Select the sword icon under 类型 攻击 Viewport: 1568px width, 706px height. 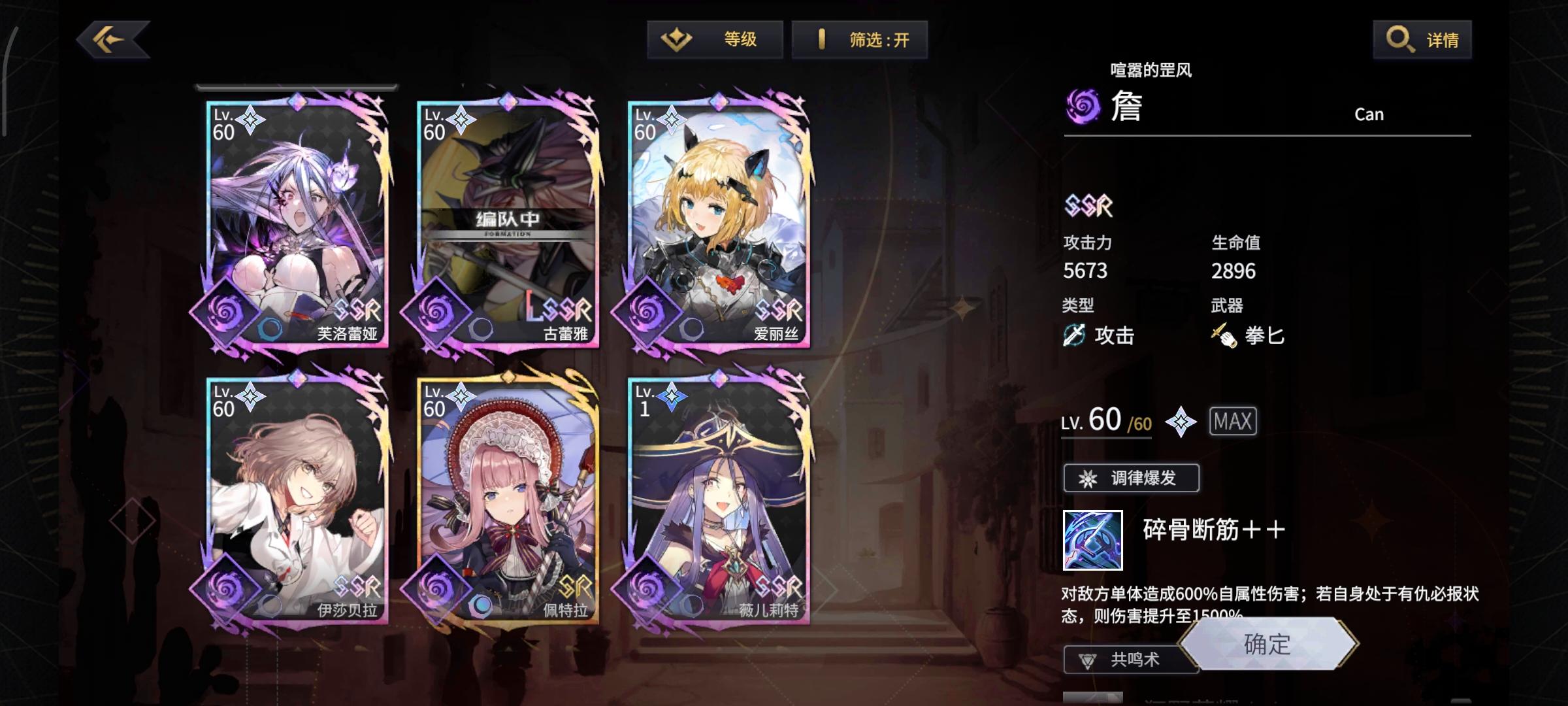1075,336
